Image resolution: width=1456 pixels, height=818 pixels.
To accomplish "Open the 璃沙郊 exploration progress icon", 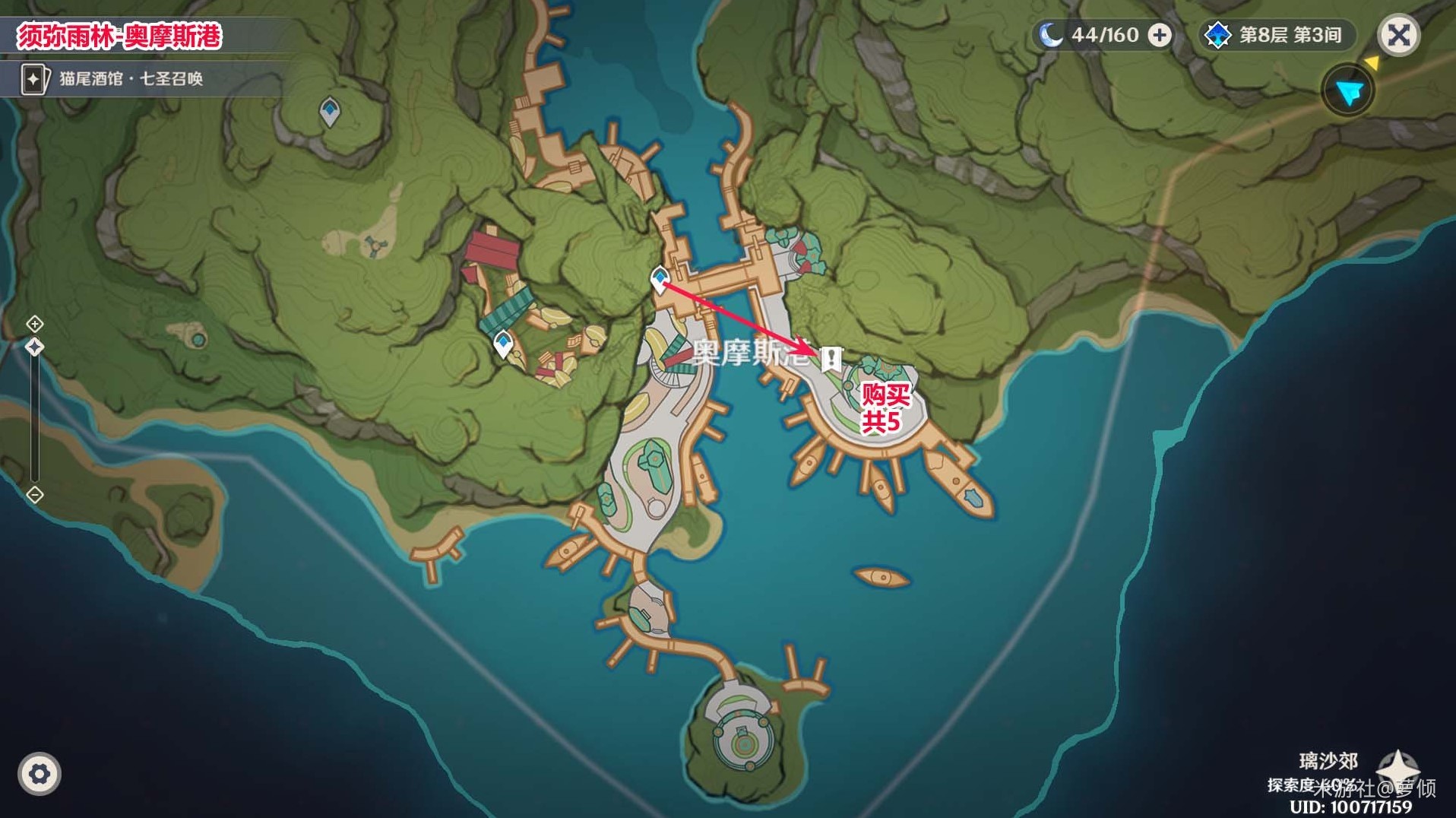I will pos(1397,767).
